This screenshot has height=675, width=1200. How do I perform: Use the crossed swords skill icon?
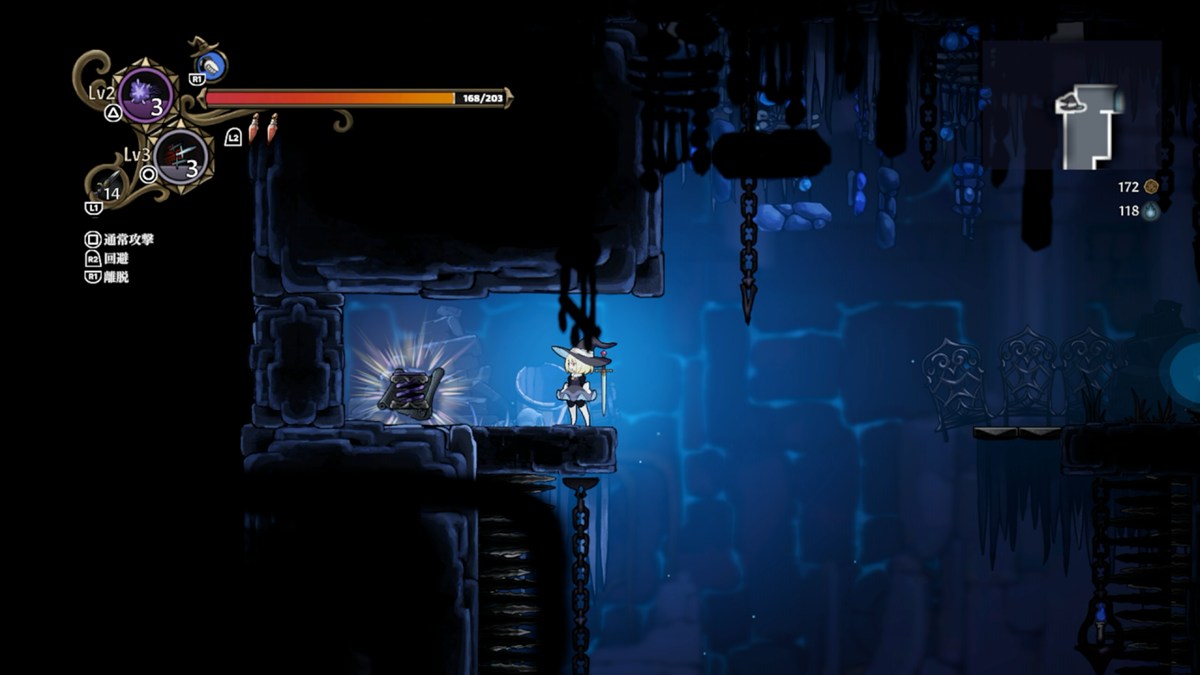[181, 157]
